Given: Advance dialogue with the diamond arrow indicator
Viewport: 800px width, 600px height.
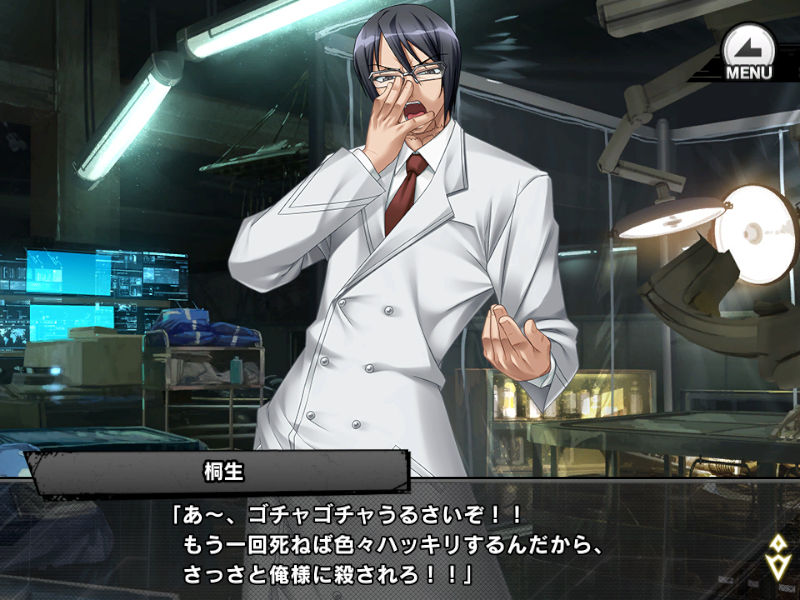Looking at the screenshot, I should click(x=777, y=557).
